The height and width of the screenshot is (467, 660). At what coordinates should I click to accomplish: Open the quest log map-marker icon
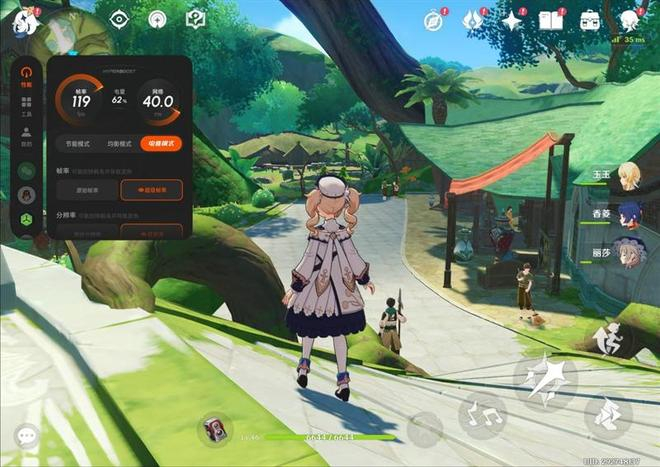point(196,19)
